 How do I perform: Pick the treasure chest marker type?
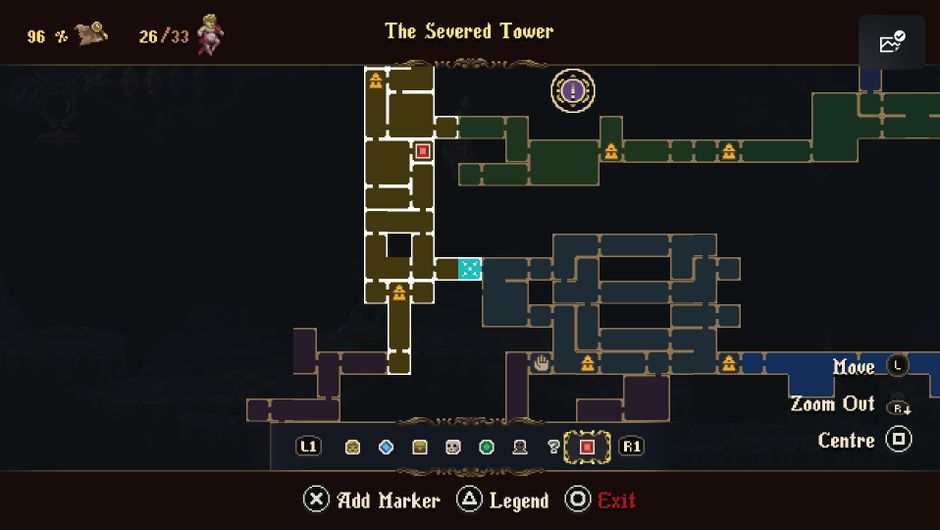pyautogui.click(x=420, y=447)
